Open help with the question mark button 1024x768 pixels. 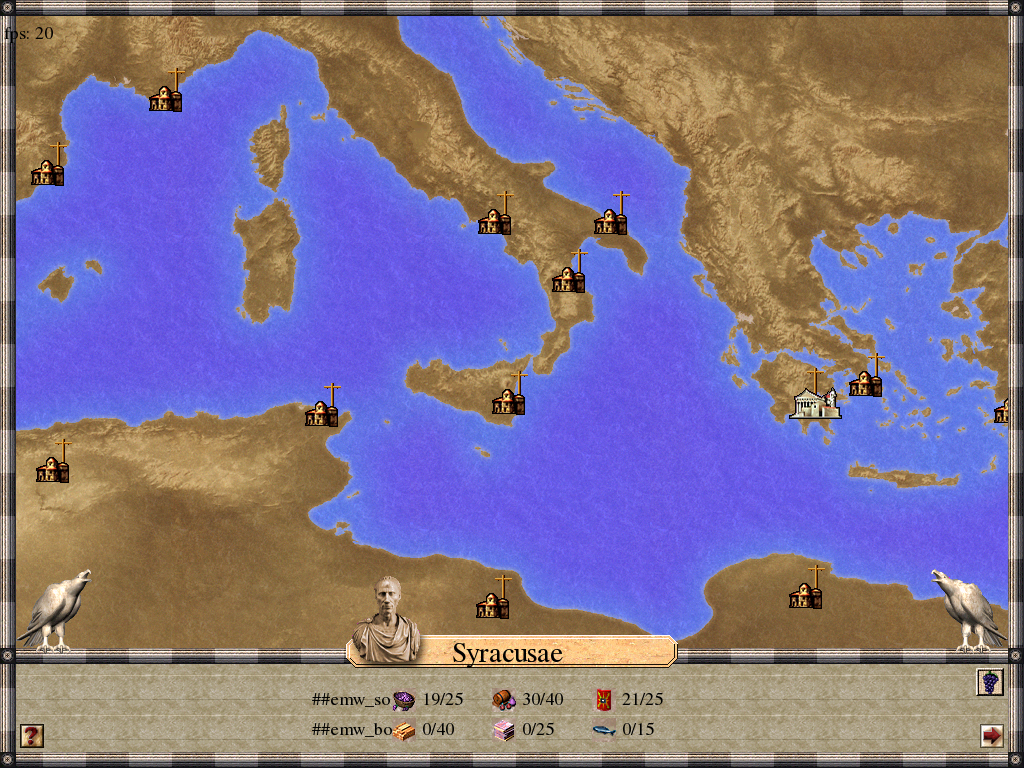coord(32,736)
